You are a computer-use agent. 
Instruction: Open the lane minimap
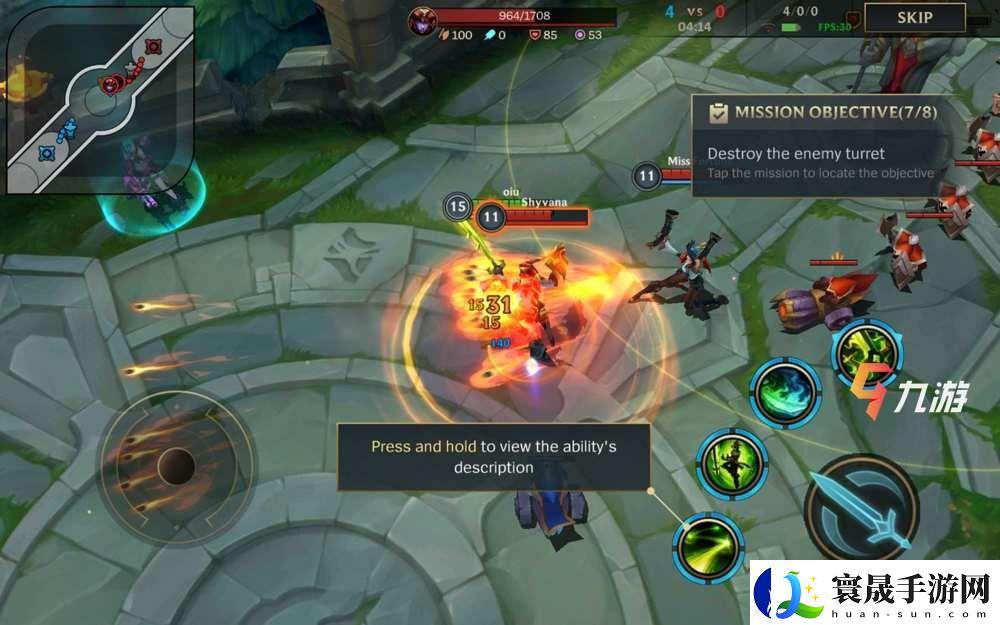tap(100, 98)
